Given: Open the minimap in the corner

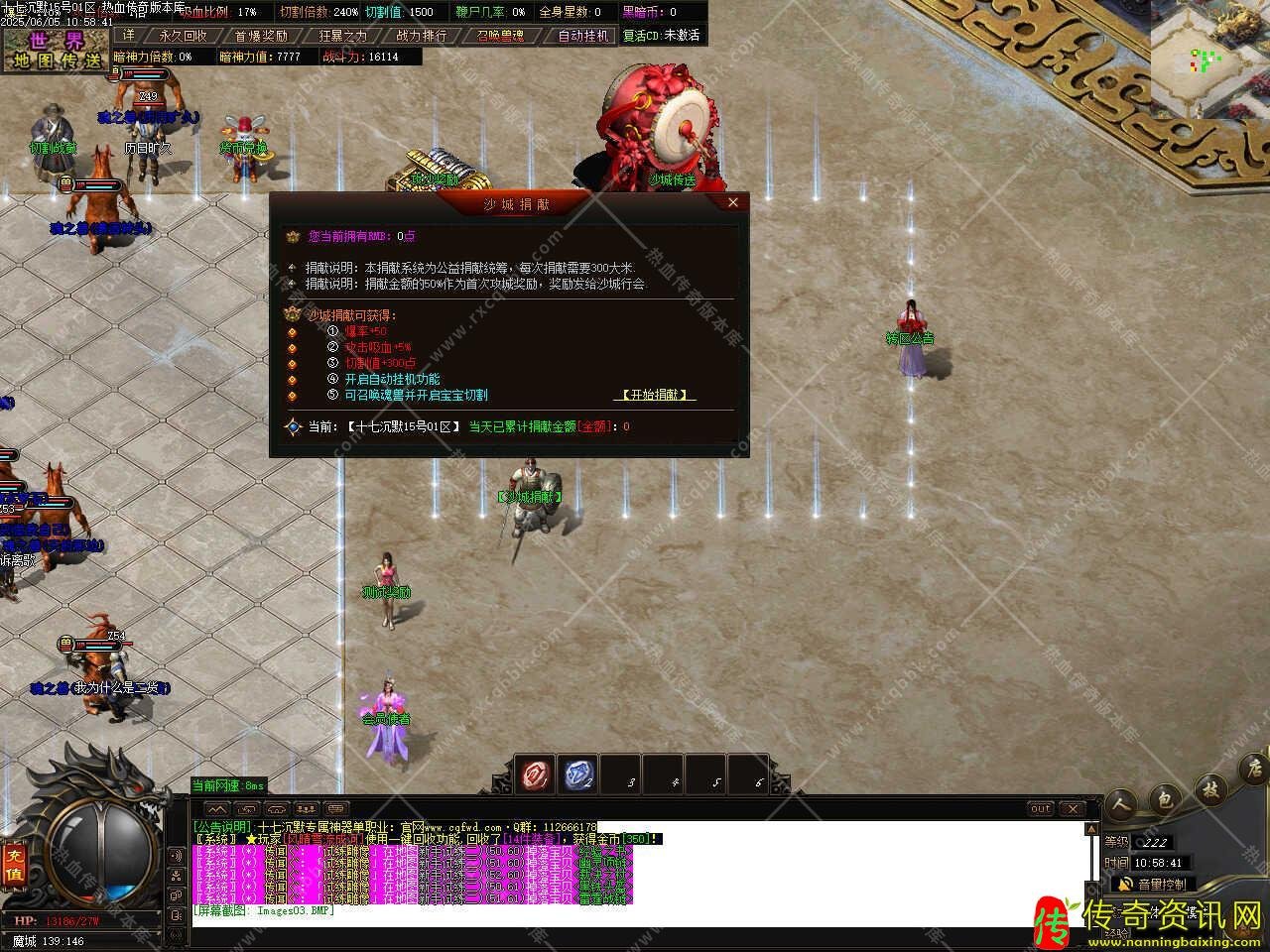Looking at the screenshot, I should (x=1209, y=59).
